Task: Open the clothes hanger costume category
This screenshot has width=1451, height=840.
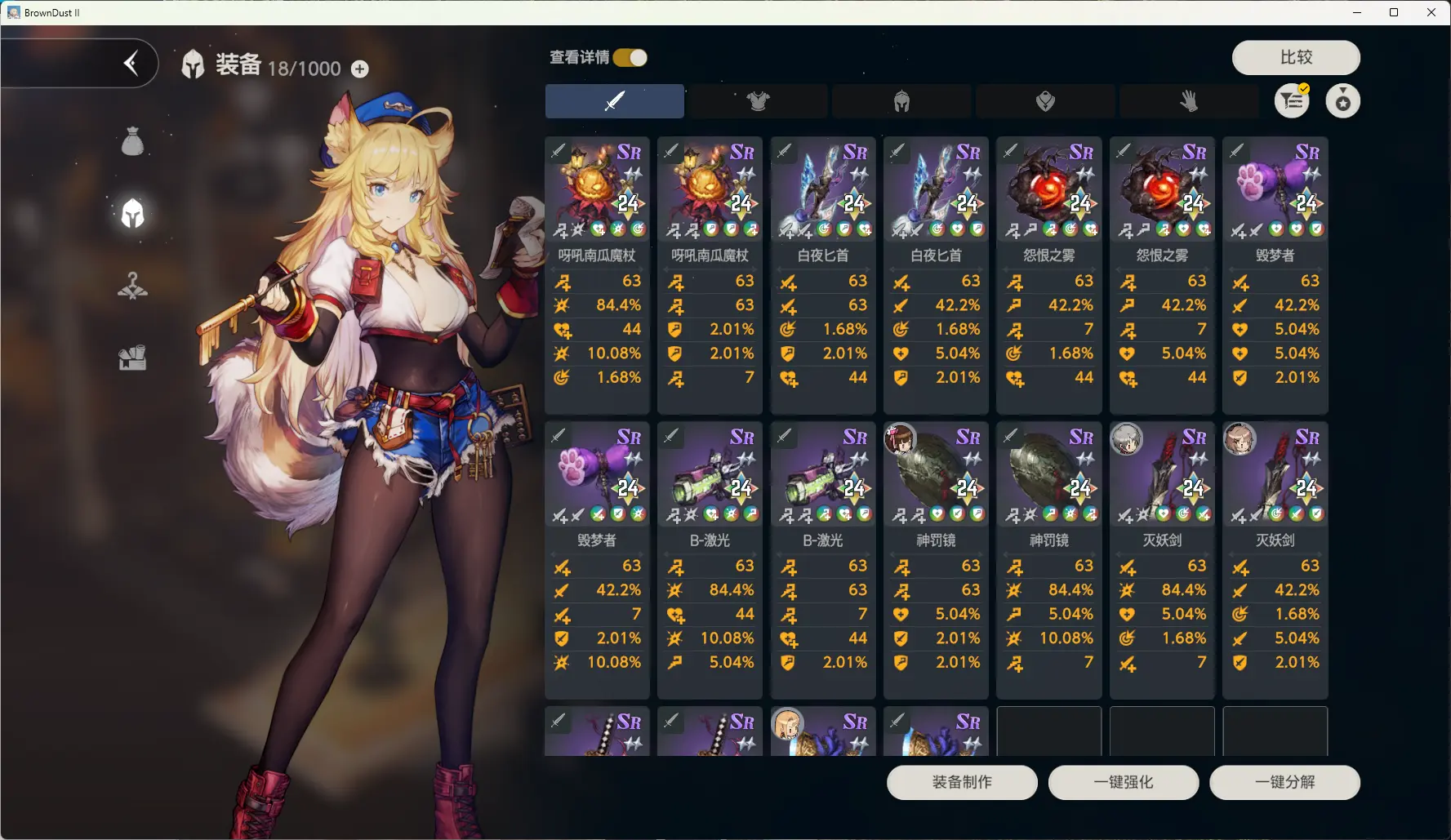Action: 132,286
